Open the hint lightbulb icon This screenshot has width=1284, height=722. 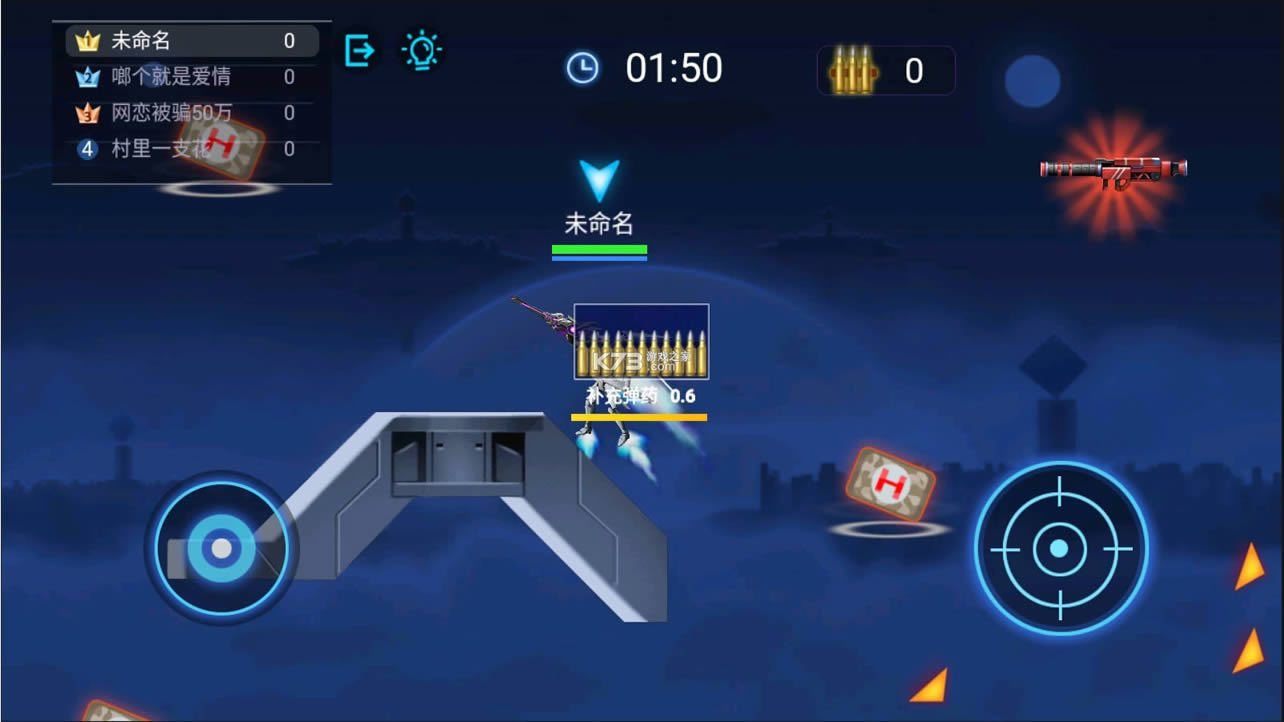pos(421,48)
